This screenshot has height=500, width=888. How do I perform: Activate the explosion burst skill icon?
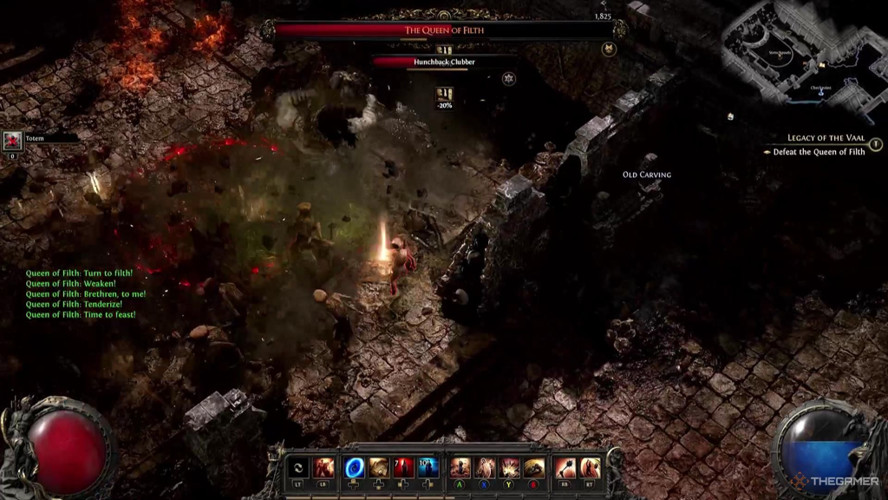click(510, 467)
